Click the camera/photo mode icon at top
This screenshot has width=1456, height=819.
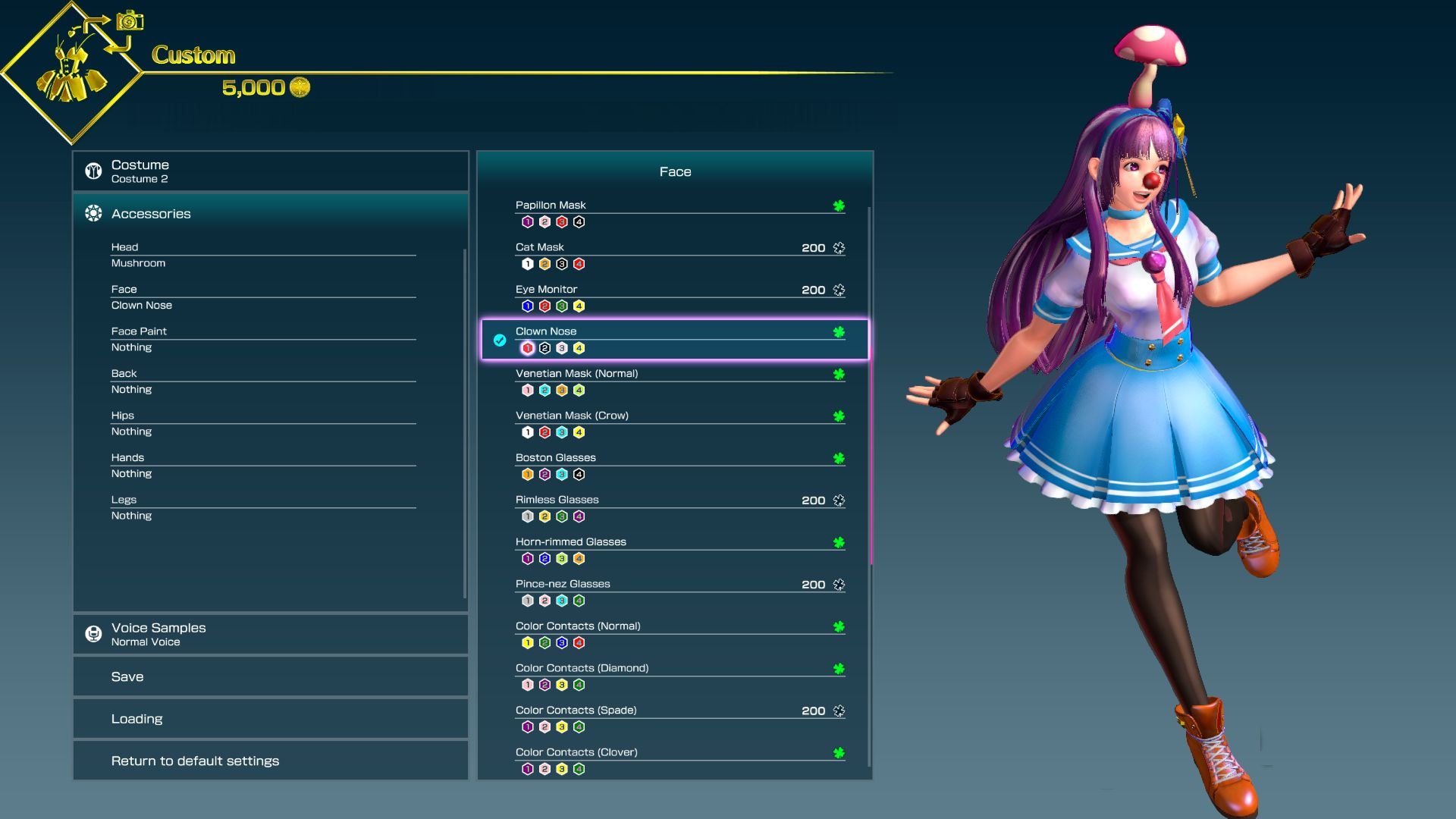point(129,20)
